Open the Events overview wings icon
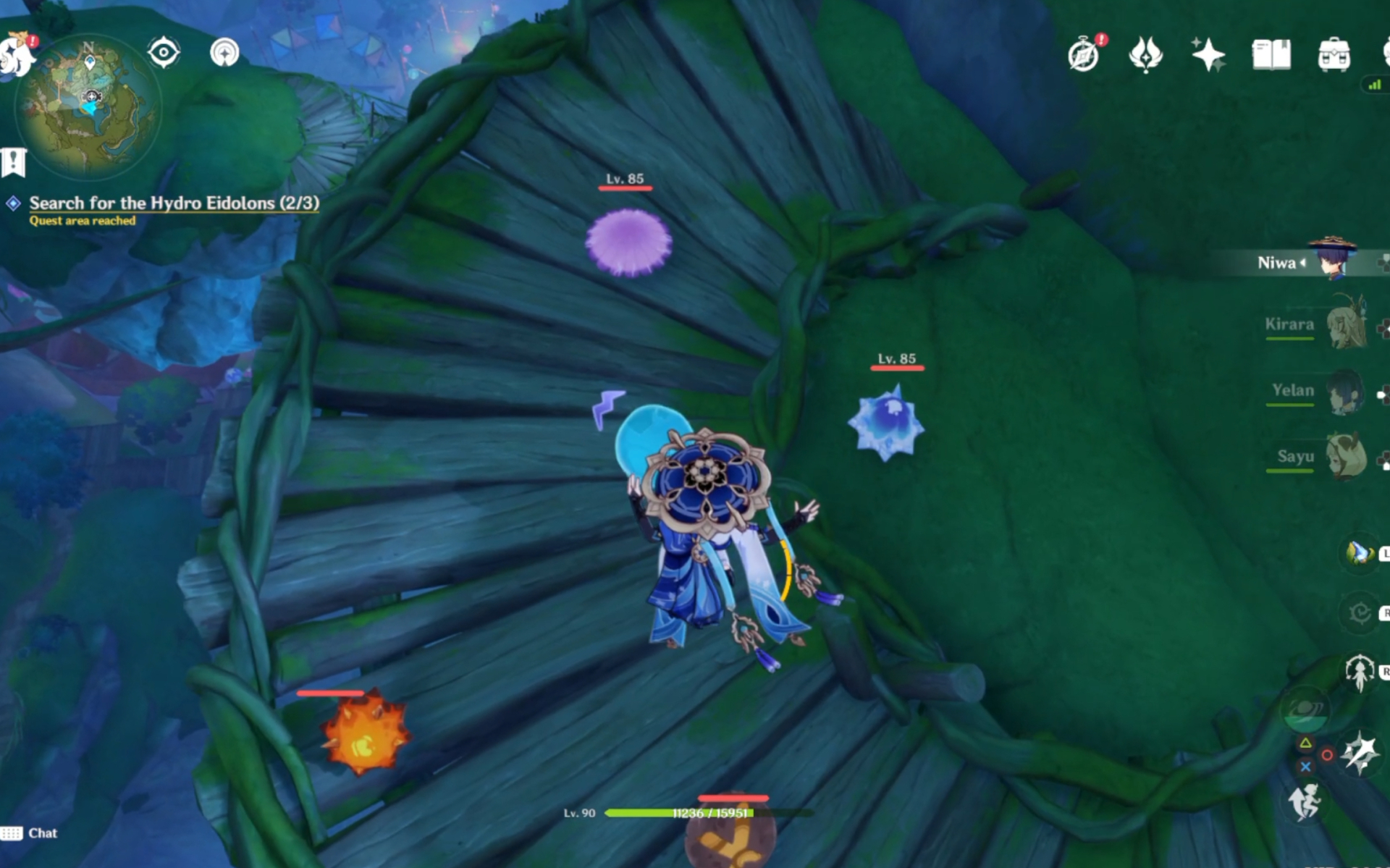 click(1146, 52)
